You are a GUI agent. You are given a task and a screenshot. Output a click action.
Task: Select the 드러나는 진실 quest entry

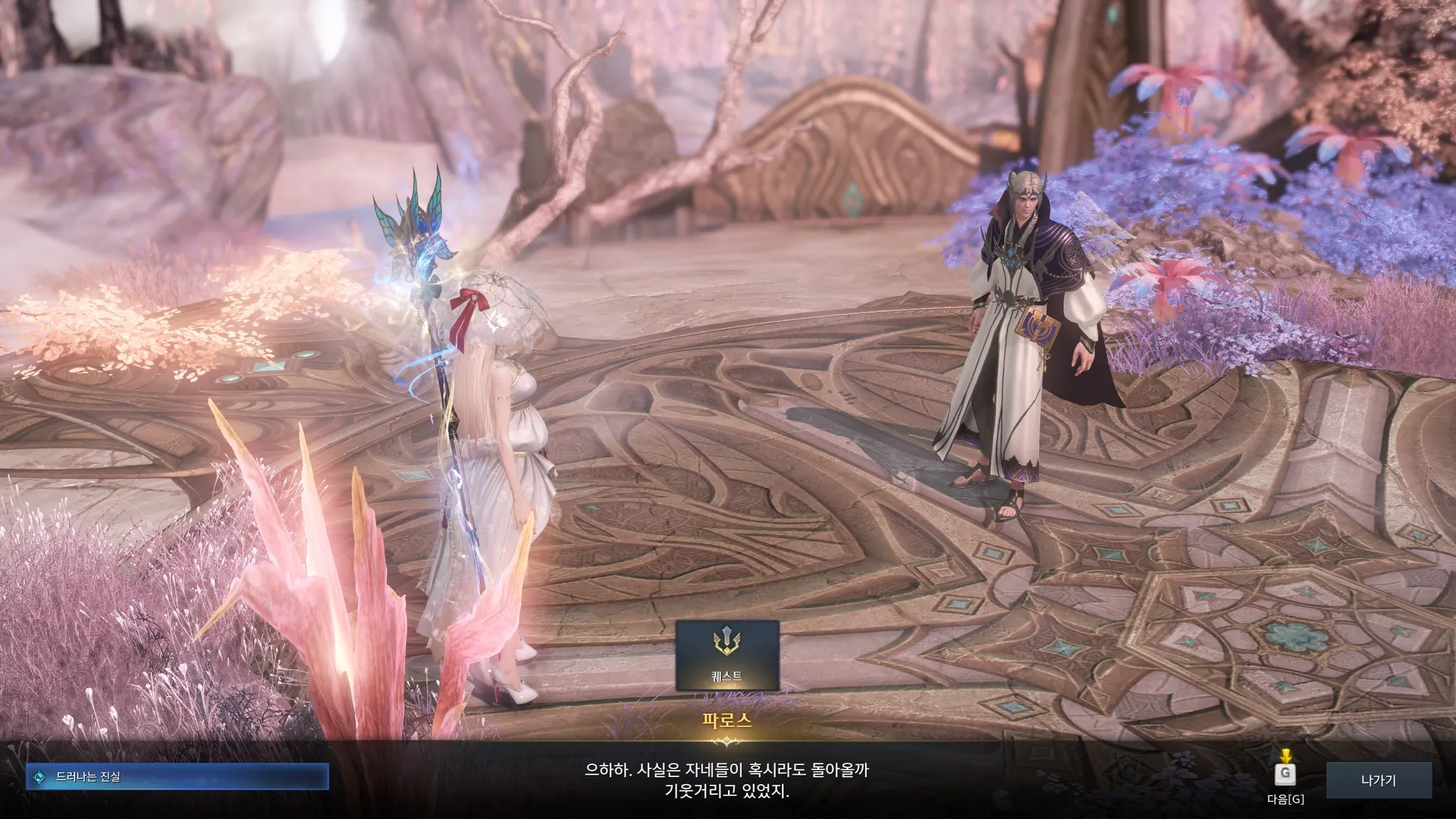click(178, 777)
